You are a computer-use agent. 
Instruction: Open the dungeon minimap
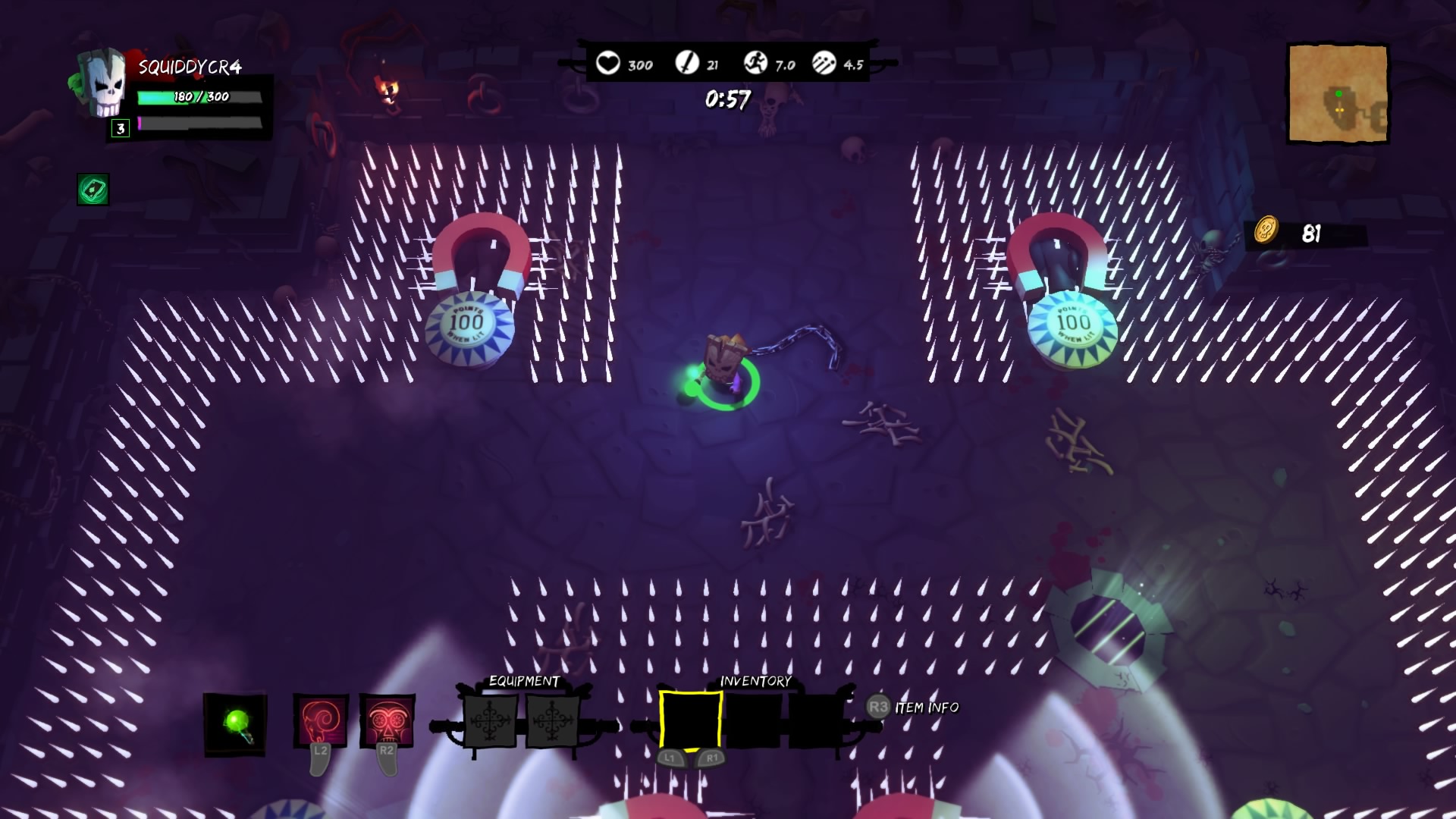coord(1338,94)
